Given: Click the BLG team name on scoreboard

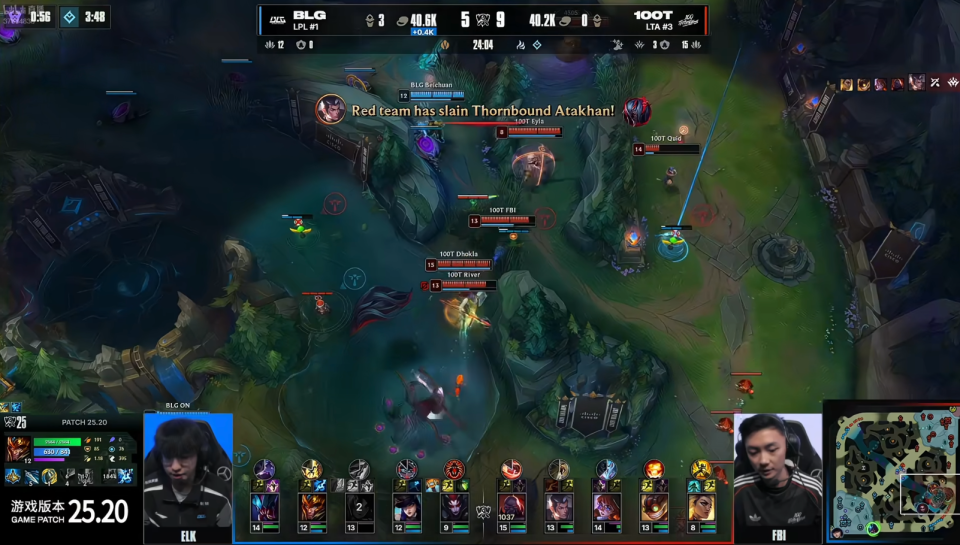Looking at the screenshot, I should (x=304, y=15).
